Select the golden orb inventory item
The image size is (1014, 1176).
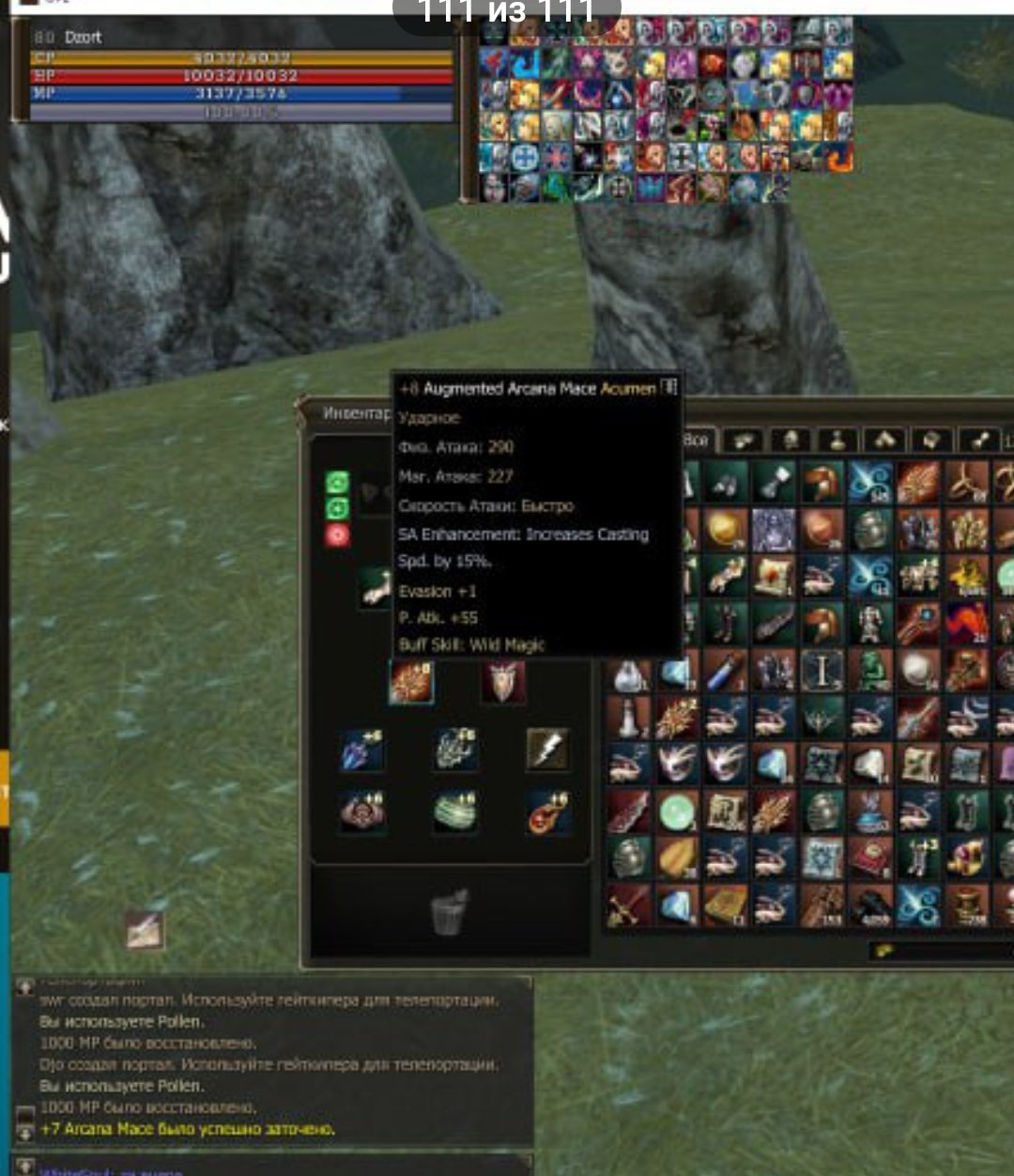tap(725, 530)
